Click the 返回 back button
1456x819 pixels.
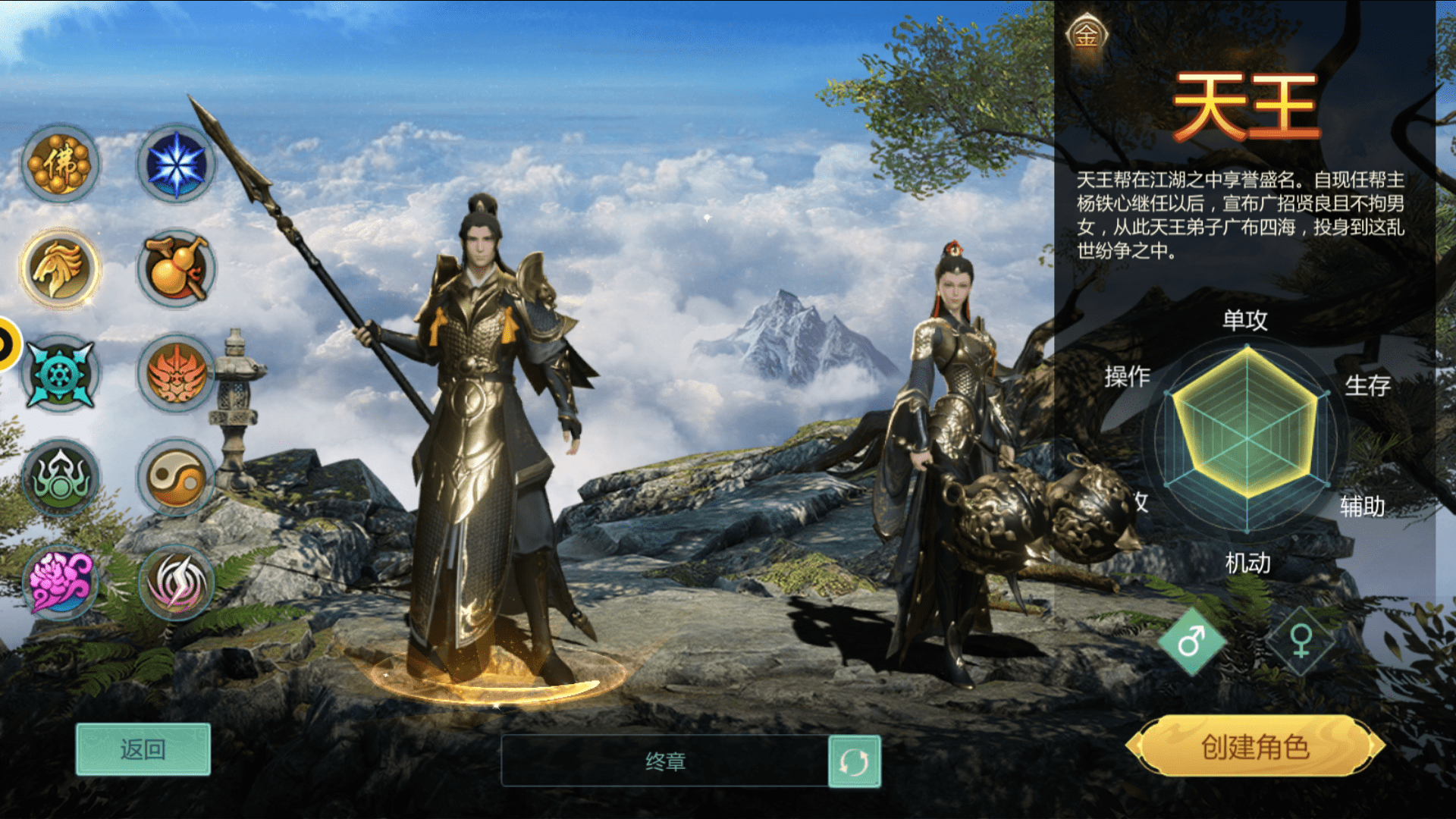[x=143, y=749]
